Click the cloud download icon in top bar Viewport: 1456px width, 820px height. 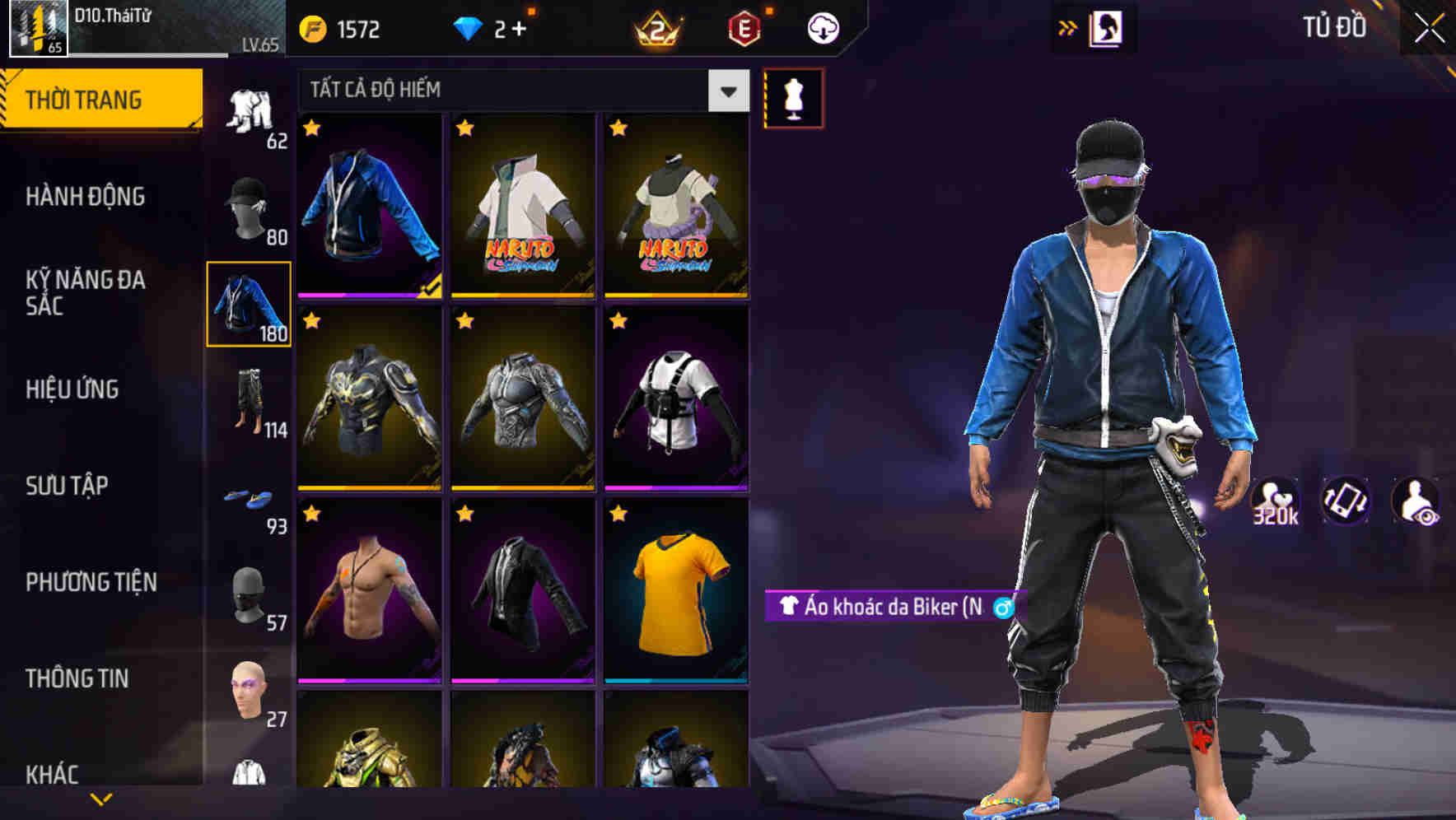[823, 27]
